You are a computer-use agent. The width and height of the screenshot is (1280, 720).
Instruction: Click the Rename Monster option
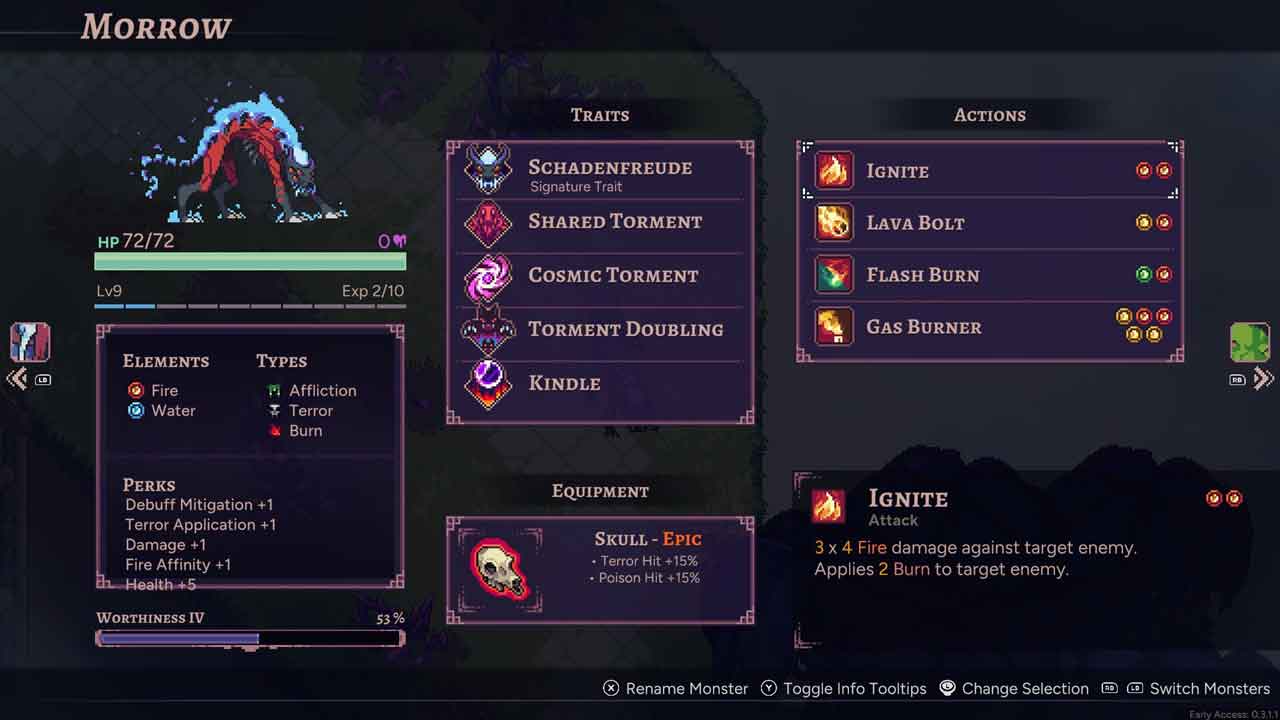(x=676, y=689)
